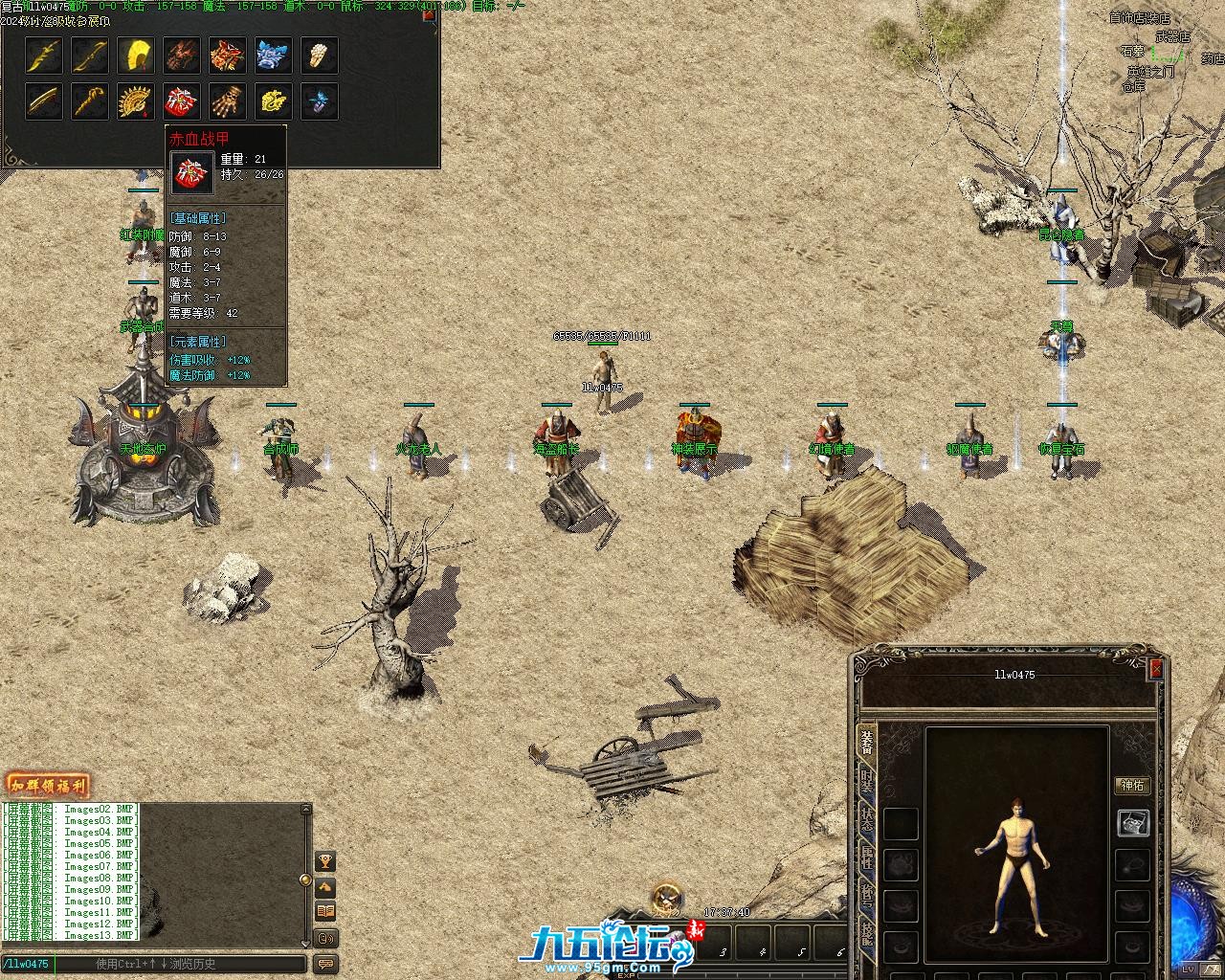Image resolution: width=1225 pixels, height=980 pixels.
Task: Click the 加群领福利 banner button
Action: tap(47, 787)
